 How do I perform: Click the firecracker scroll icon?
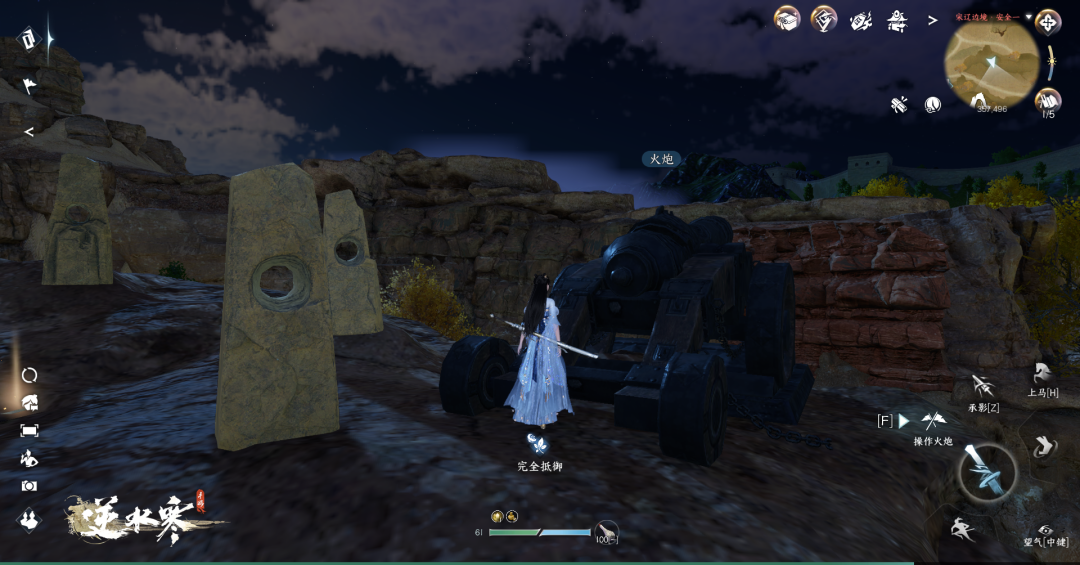tap(899, 105)
